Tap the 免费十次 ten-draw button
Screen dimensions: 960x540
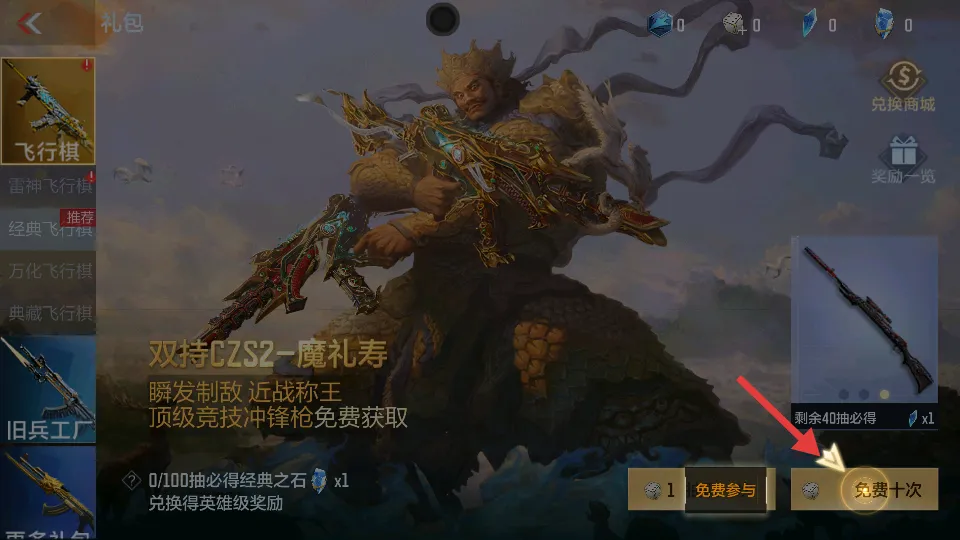coord(865,490)
